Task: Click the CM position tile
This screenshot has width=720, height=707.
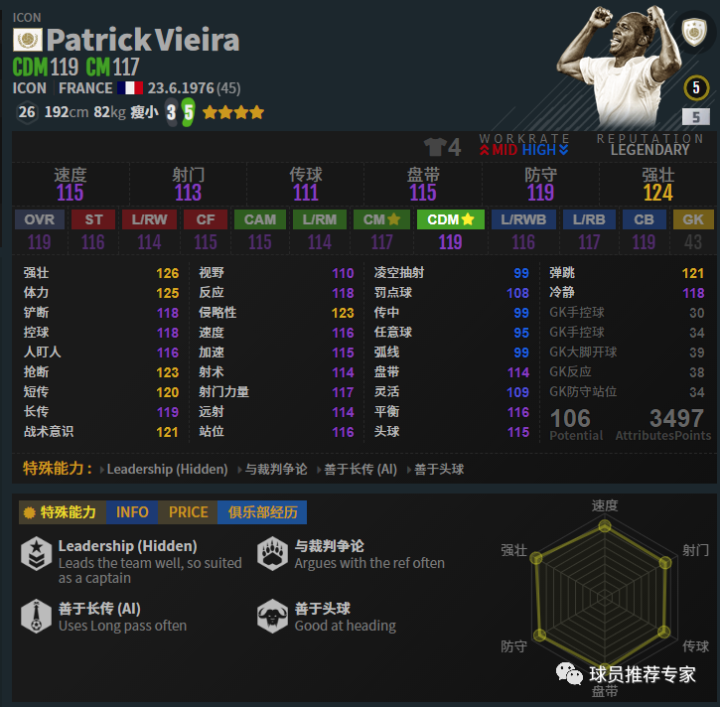Action: pyautogui.click(x=381, y=219)
